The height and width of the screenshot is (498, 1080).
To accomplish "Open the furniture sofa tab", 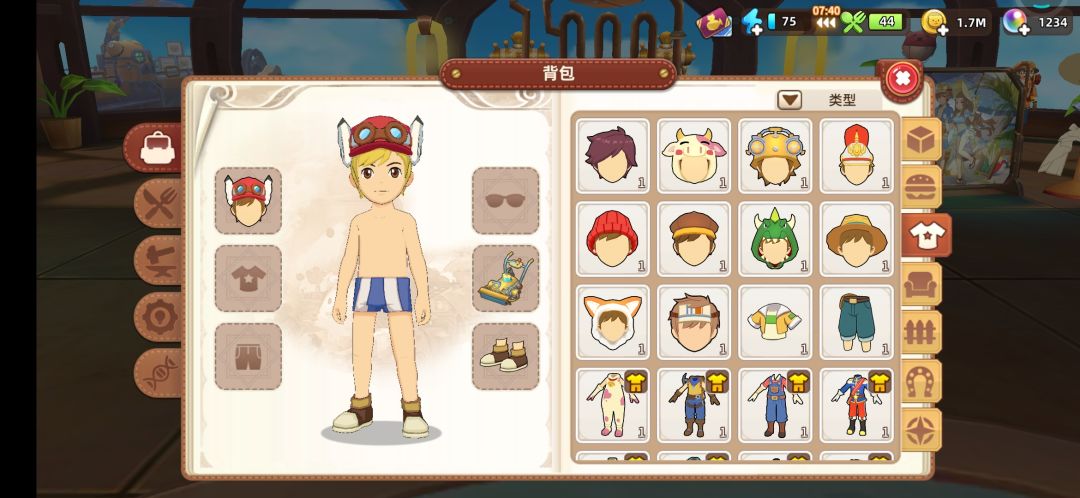I will [x=922, y=285].
